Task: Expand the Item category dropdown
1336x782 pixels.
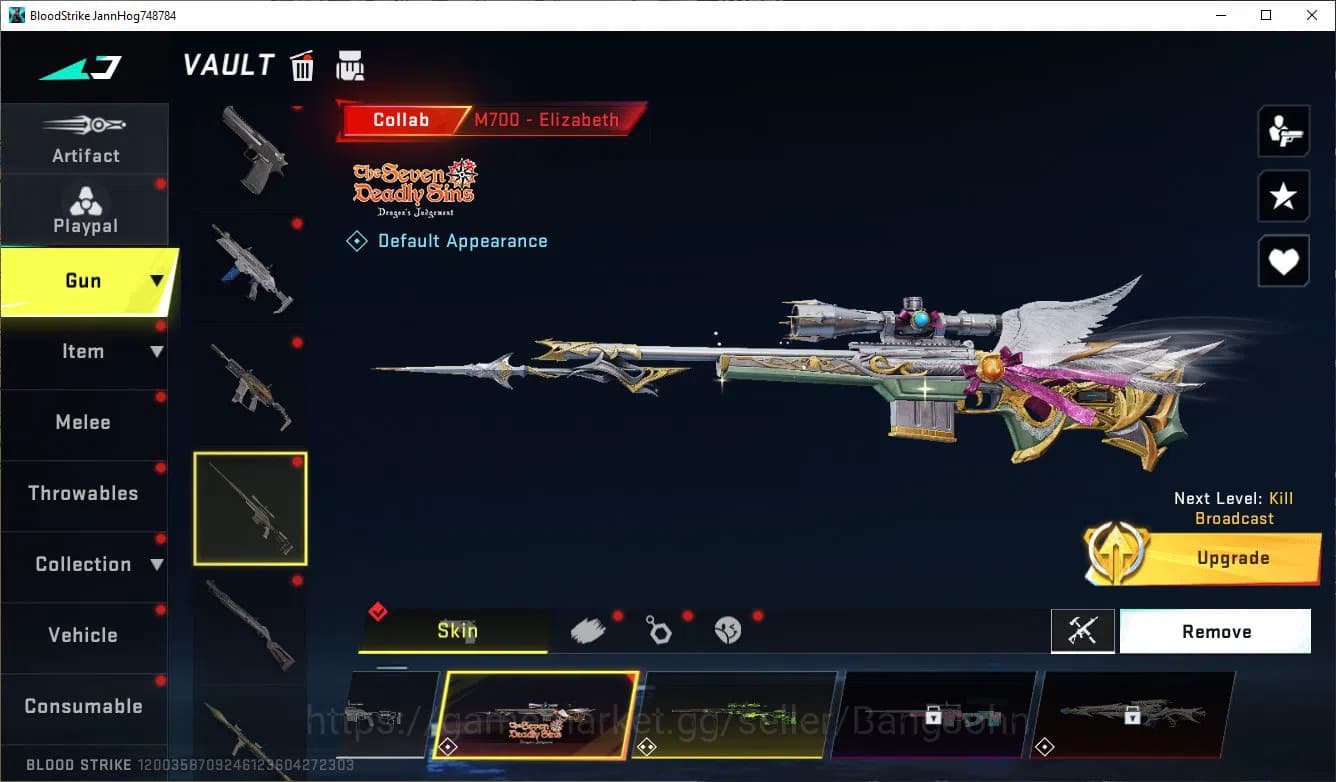Action: click(x=156, y=351)
